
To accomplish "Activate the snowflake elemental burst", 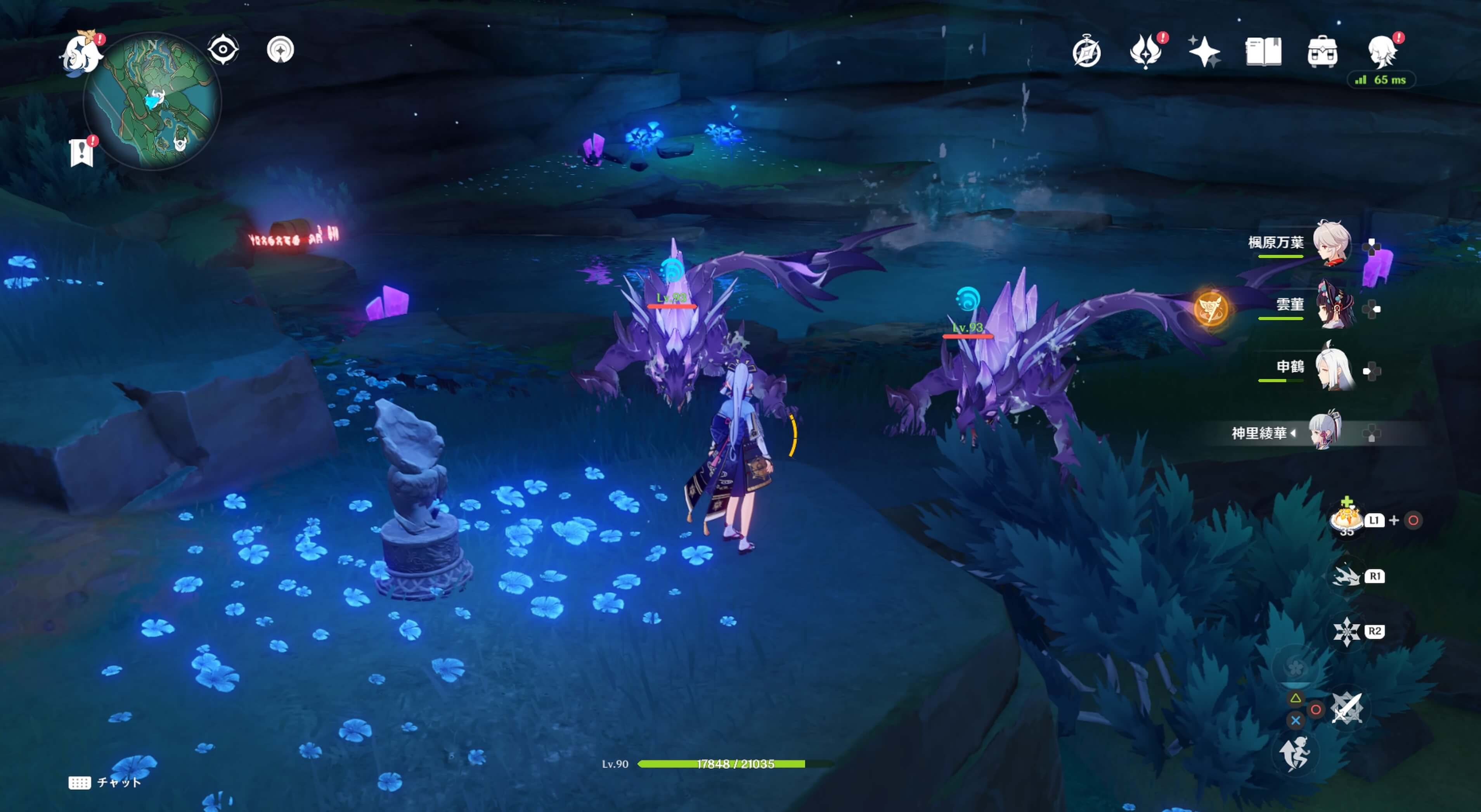I will click(1346, 632).
